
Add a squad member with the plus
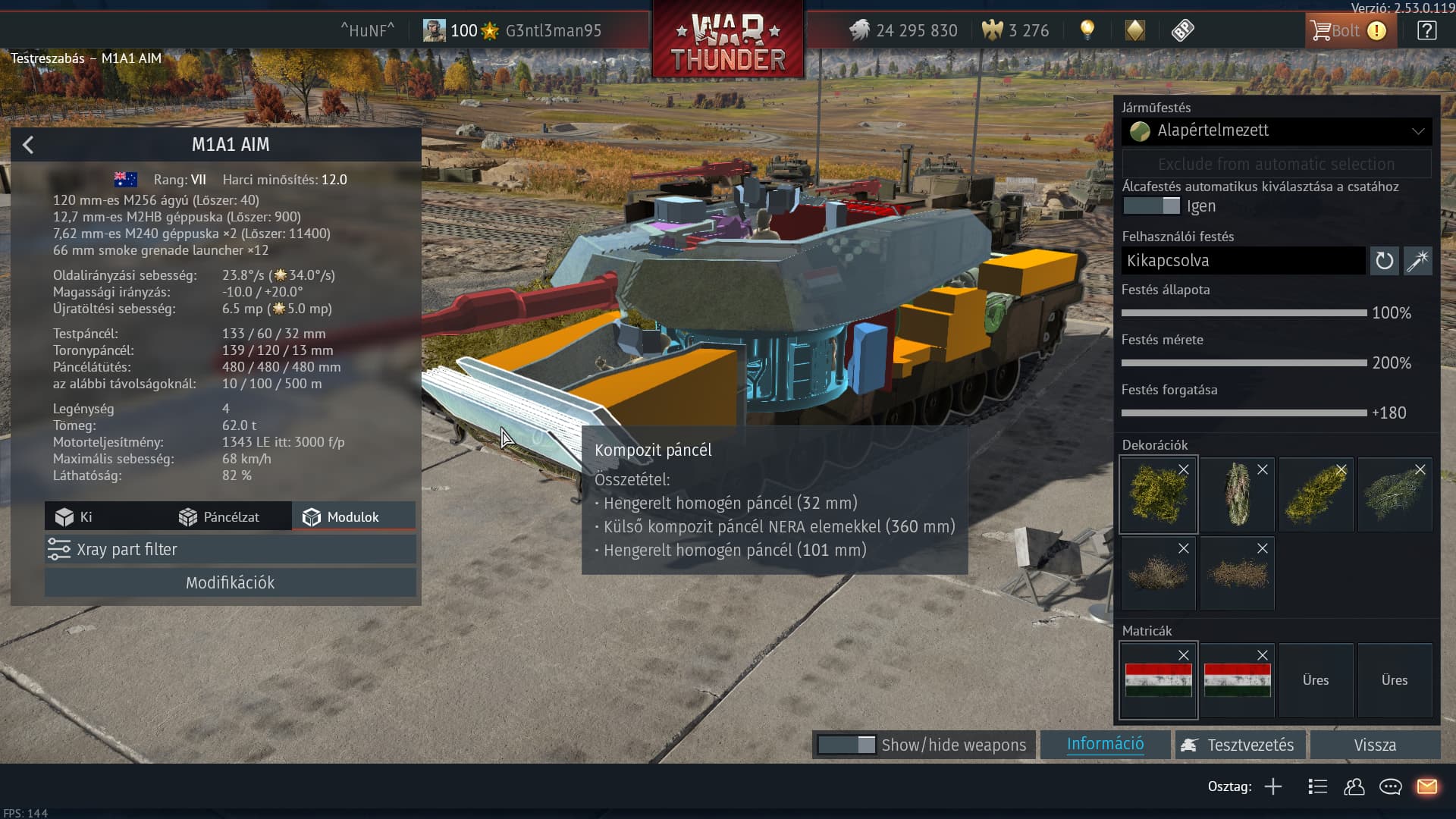point(1273,786)
